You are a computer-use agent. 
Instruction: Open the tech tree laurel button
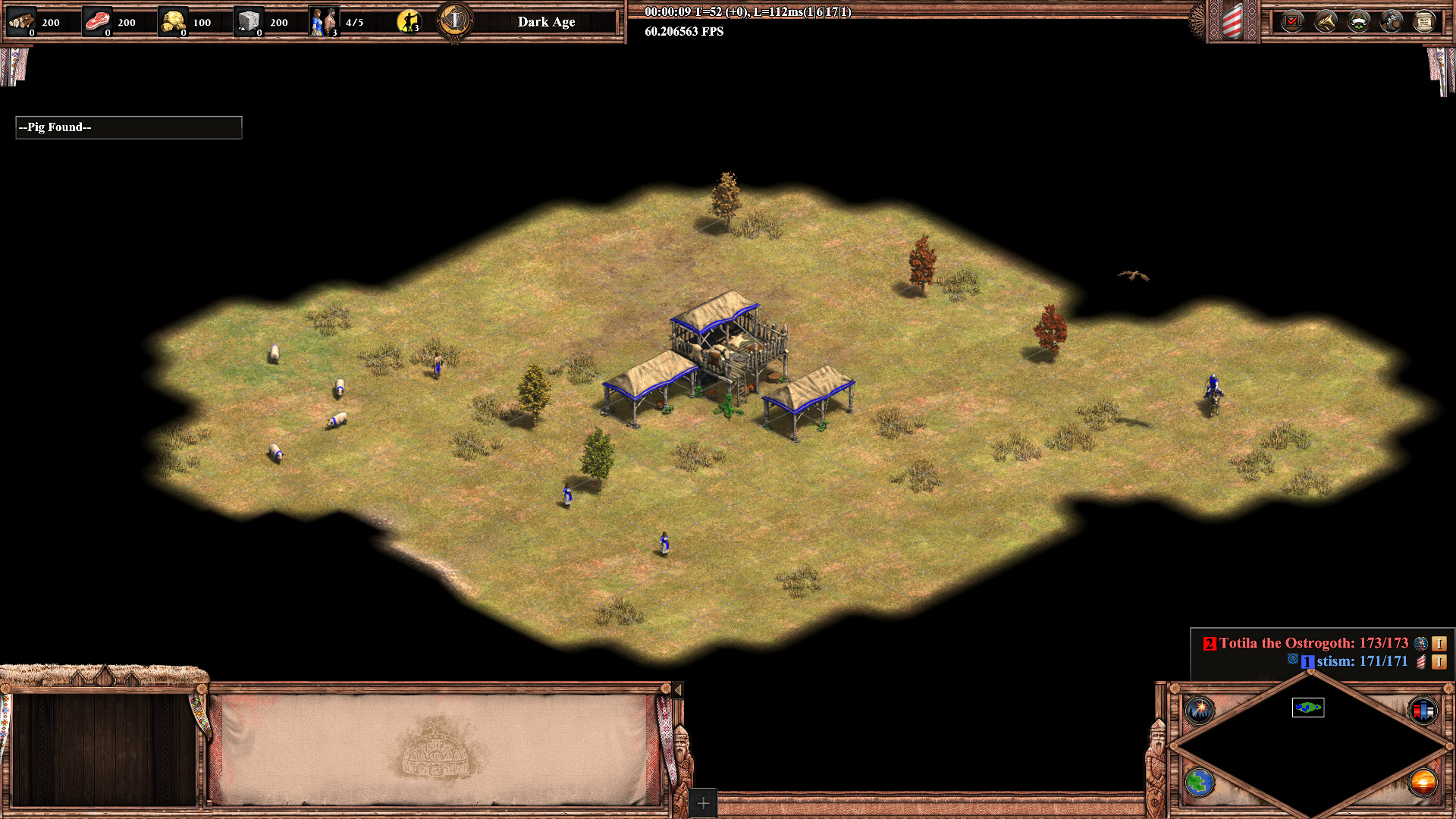pyautogui.click(x=1358, y=21)
